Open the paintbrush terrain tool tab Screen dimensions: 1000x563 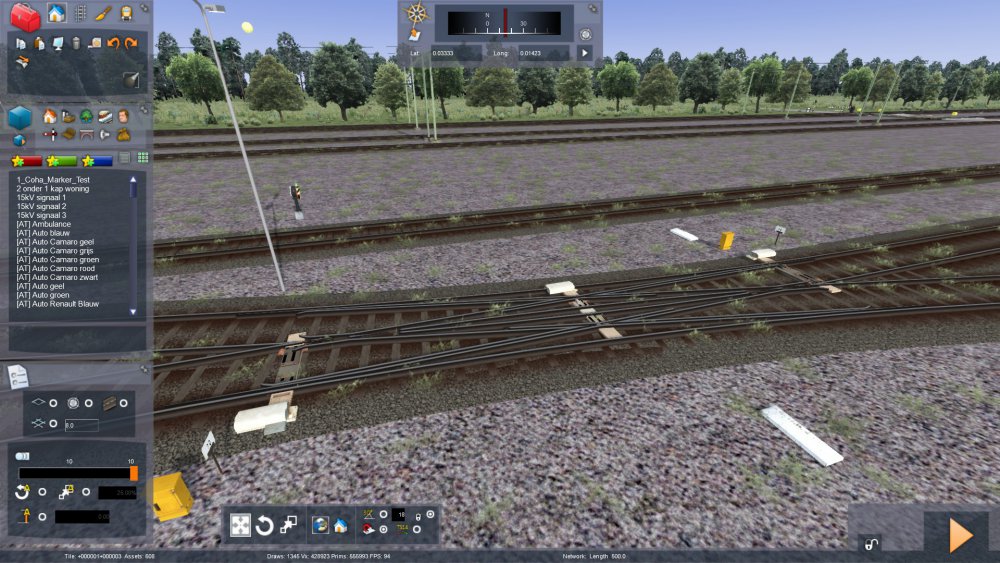[104, 13]
